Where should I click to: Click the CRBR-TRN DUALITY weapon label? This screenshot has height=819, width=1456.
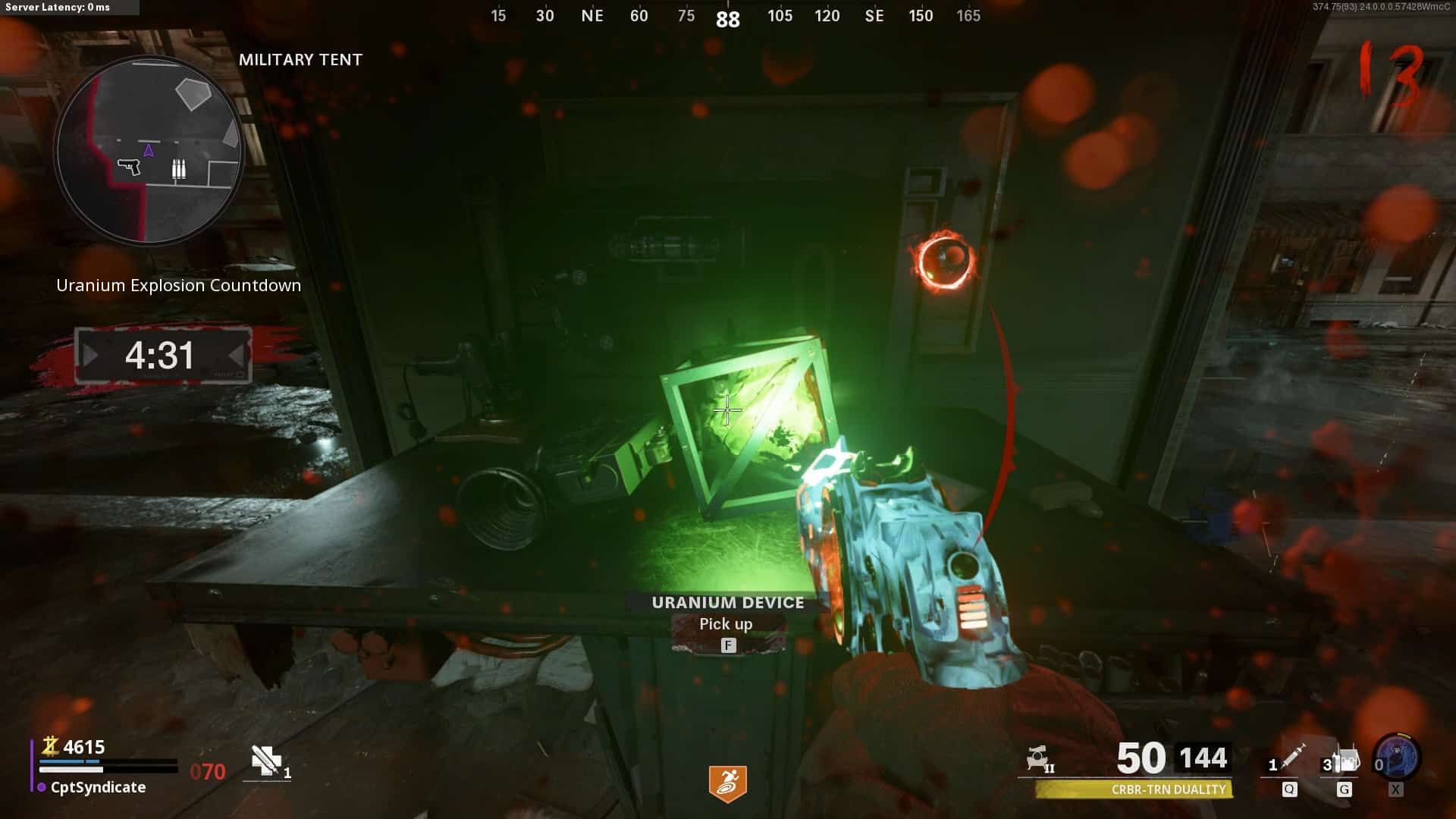[x=1168, y=789]
